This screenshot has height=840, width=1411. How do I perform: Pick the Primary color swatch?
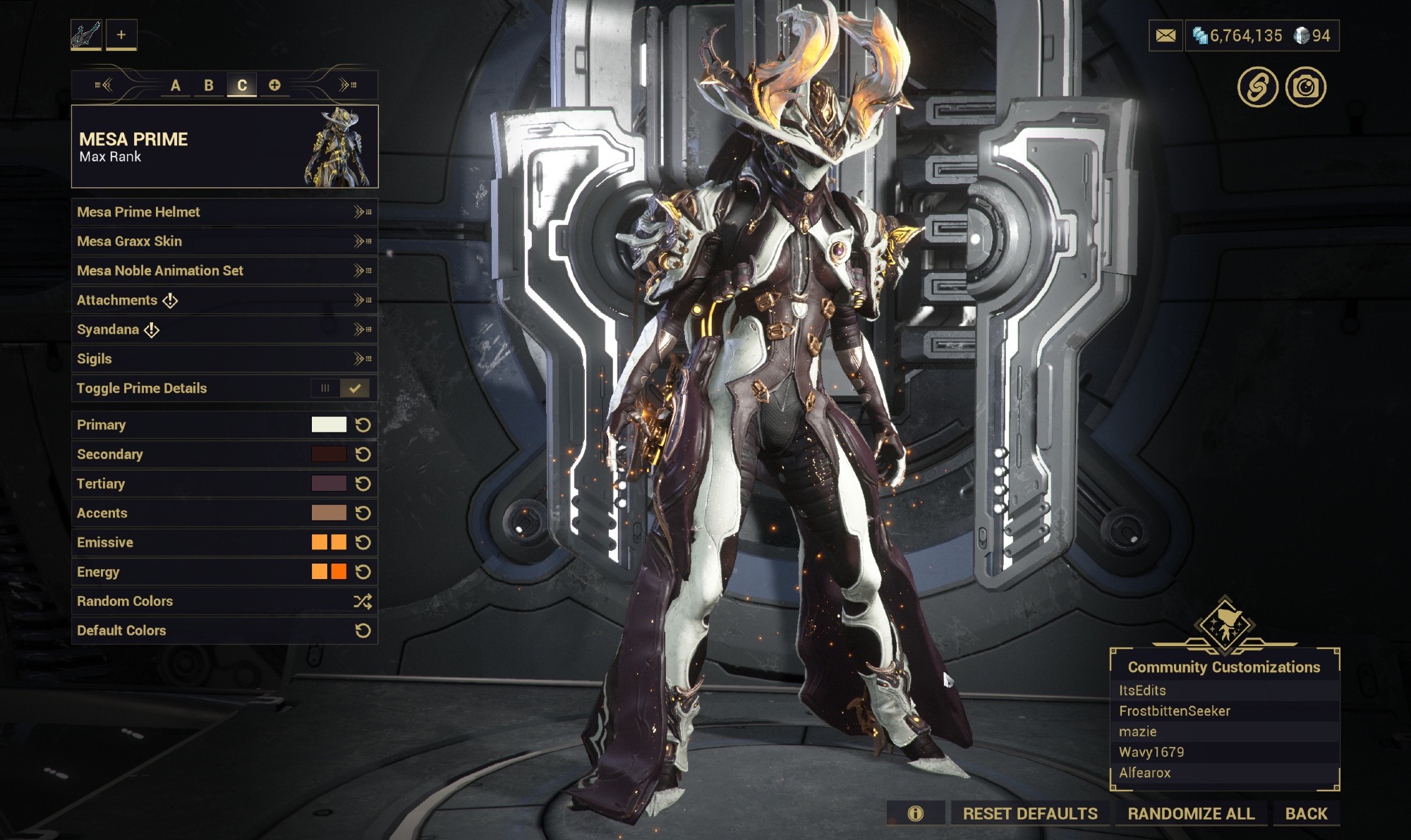point(329,425)
